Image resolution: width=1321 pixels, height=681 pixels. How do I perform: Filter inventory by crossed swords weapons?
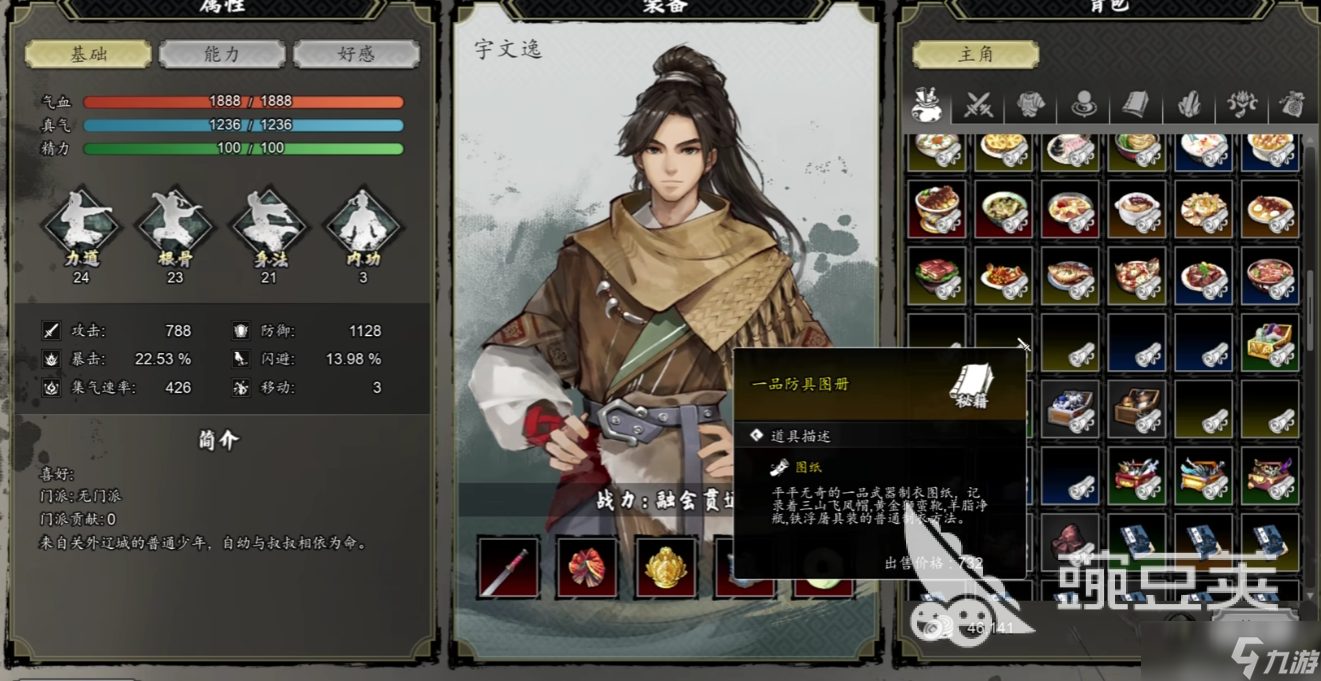tap(978, 104)
